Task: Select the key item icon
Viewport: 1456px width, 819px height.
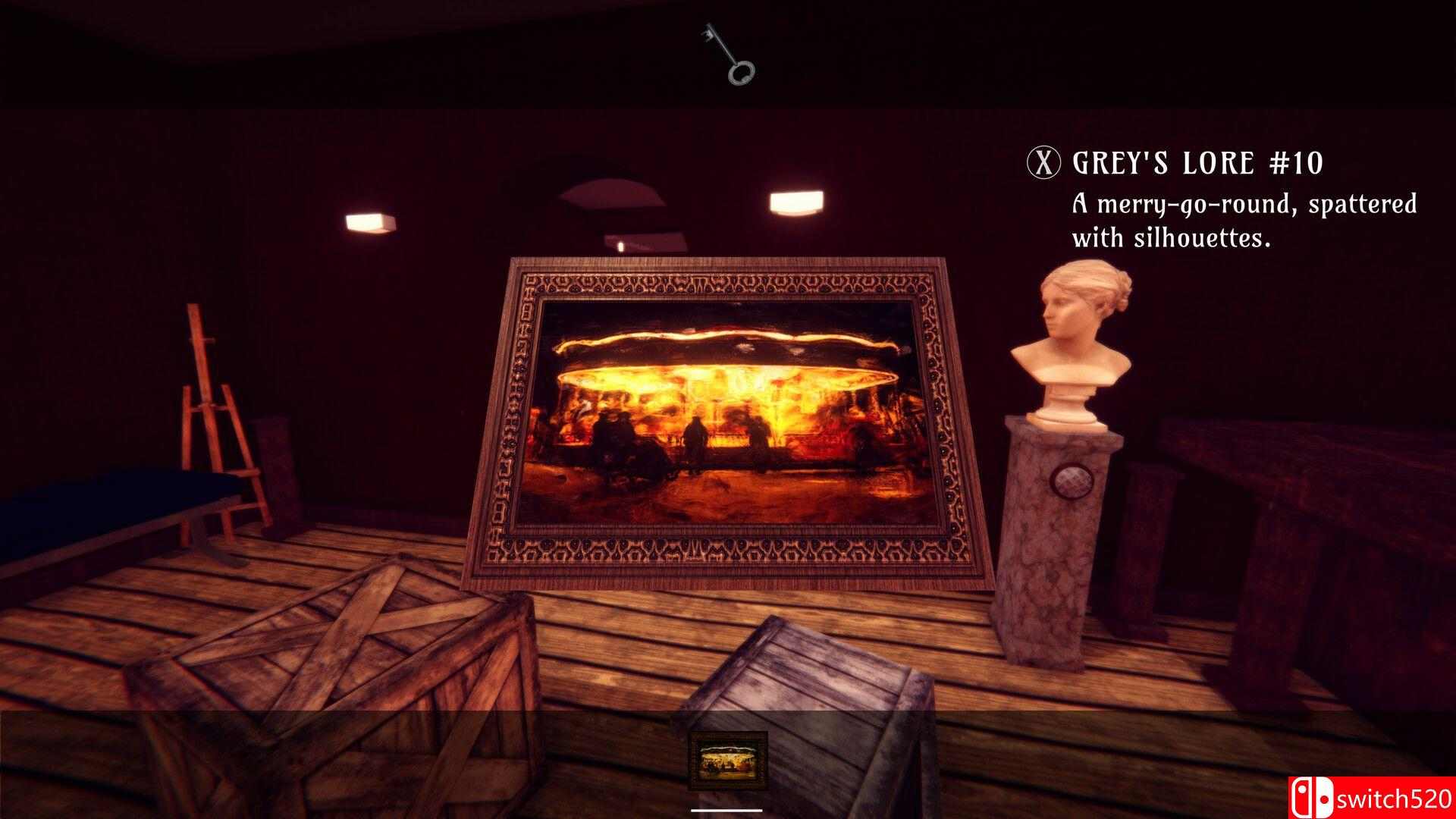Action: tap(729, 53)
